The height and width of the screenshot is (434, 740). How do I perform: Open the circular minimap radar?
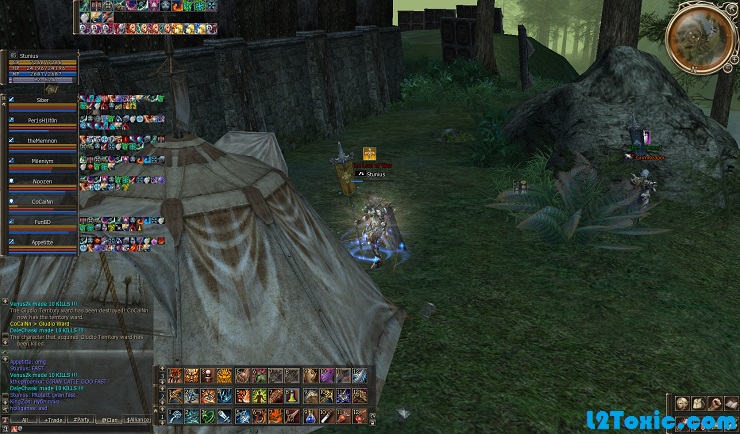tap(699, 36)
